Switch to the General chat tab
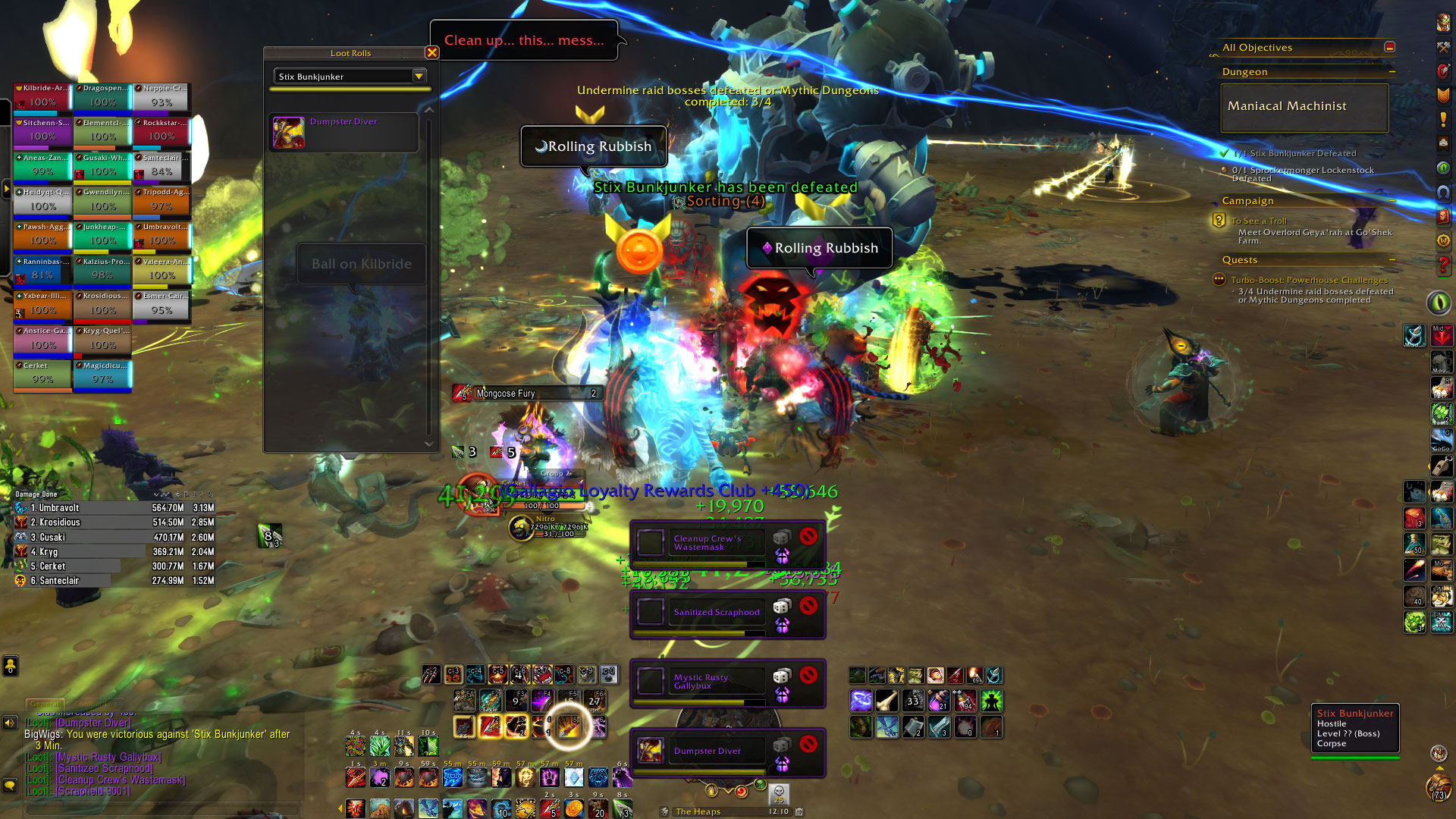Viewport: 1456px width, 819px height. [45, 704]
